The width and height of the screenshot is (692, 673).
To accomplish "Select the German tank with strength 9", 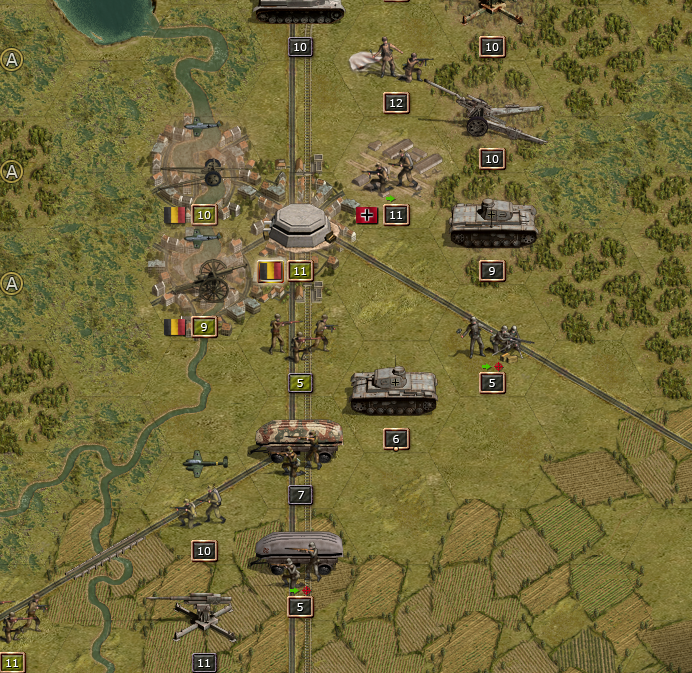I will [493, 225].
